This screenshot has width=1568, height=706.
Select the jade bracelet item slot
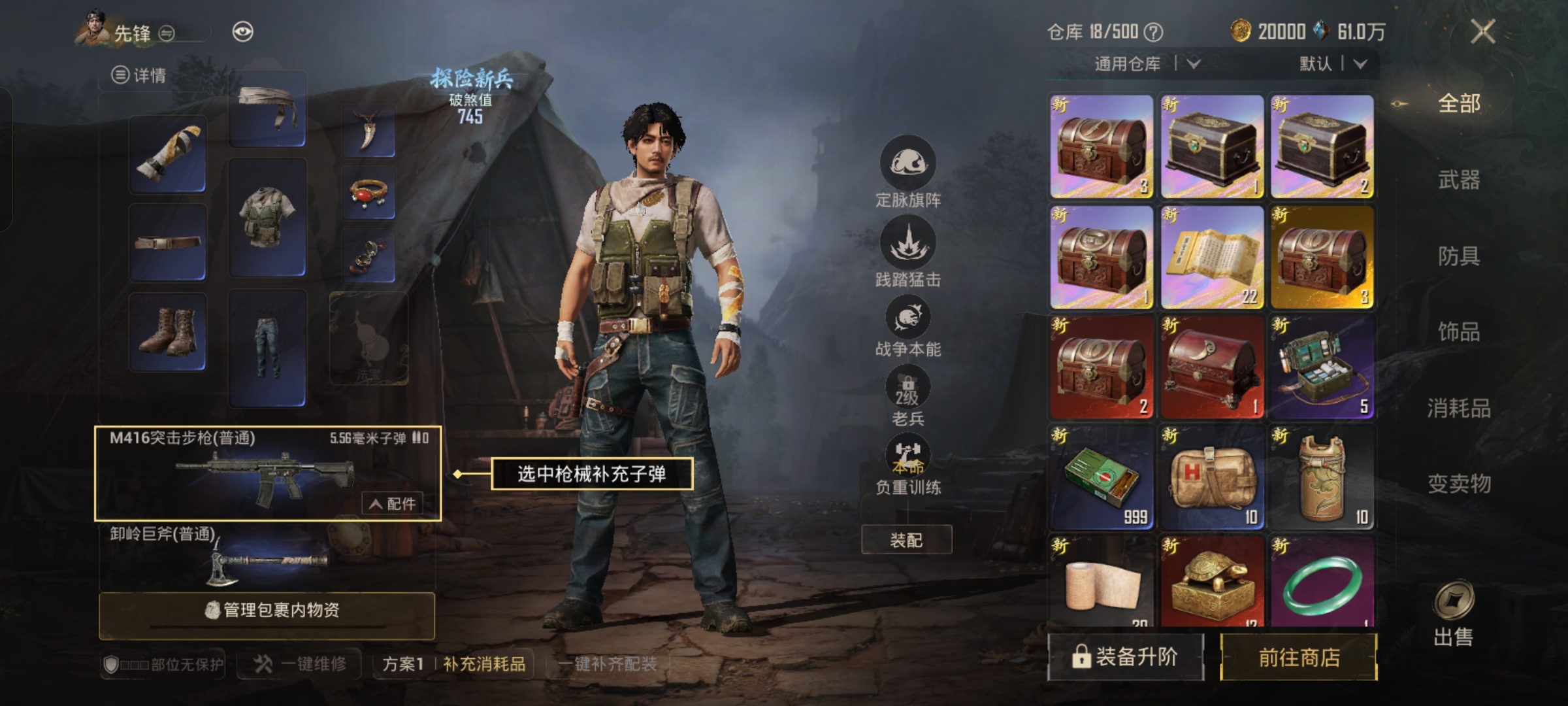1322,582
